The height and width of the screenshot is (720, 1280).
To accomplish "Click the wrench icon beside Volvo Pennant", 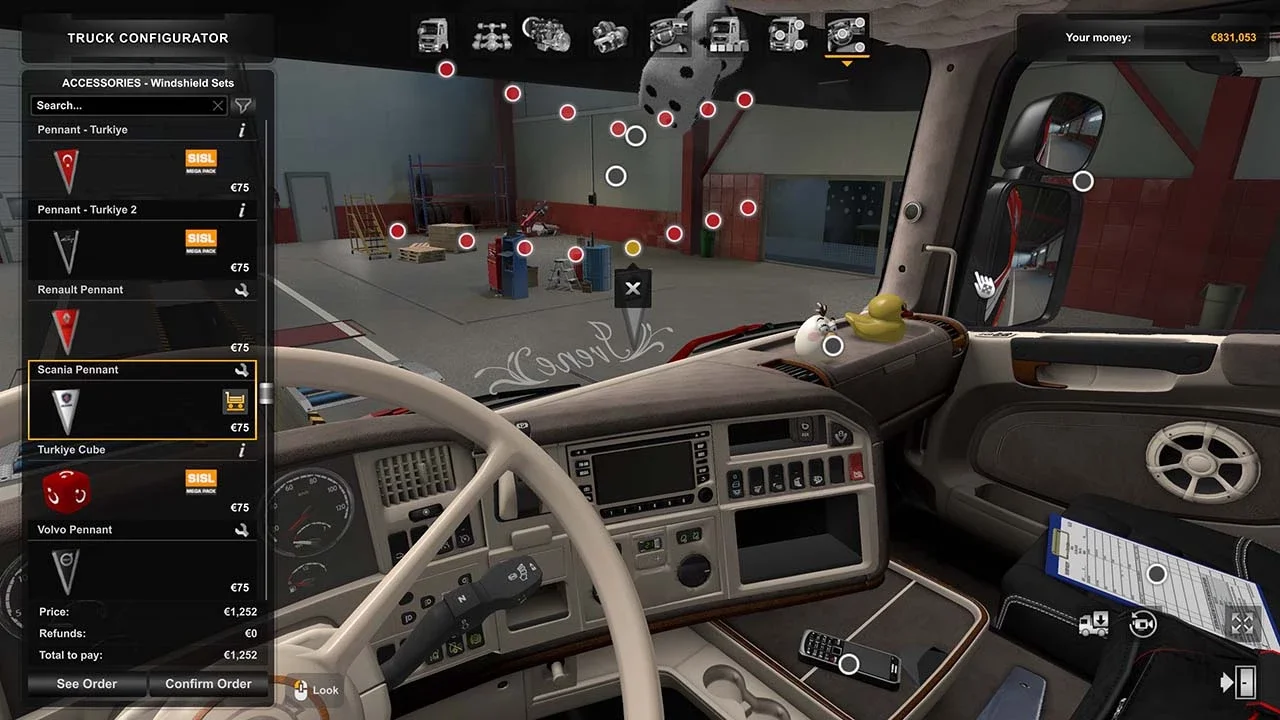I will click(241, 530).
